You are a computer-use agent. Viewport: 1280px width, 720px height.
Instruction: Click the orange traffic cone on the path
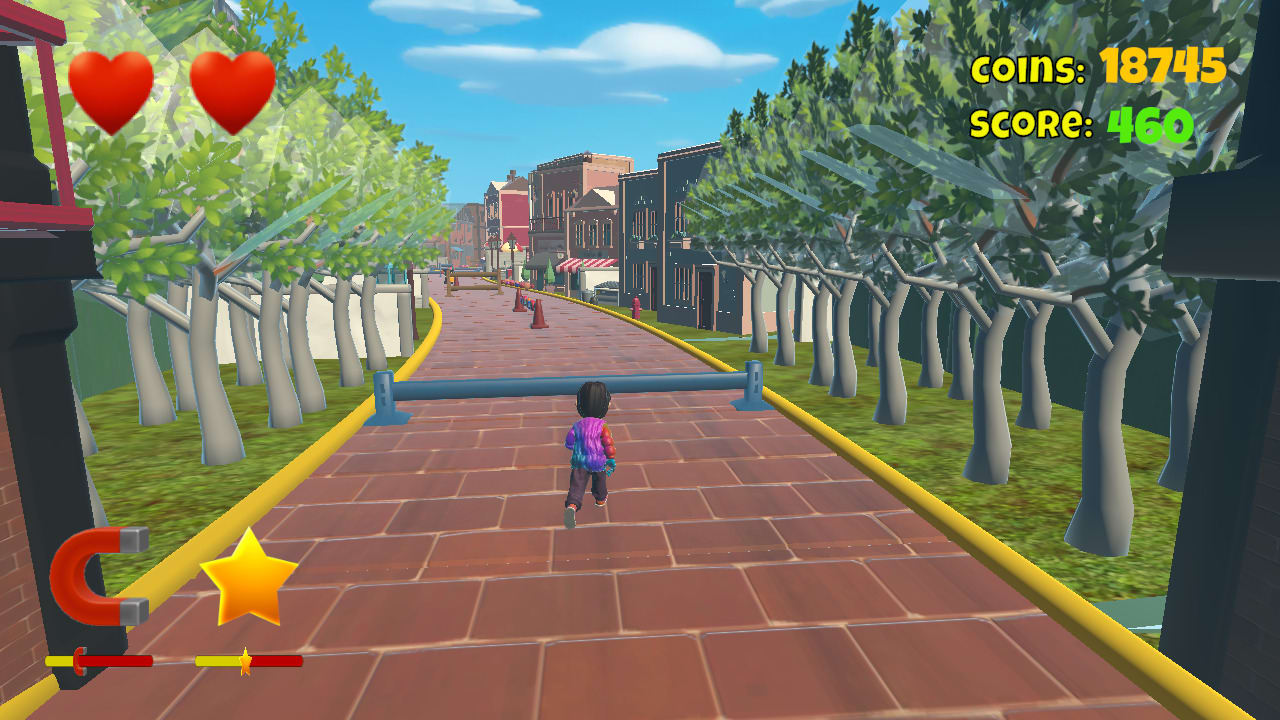[540, 312]
